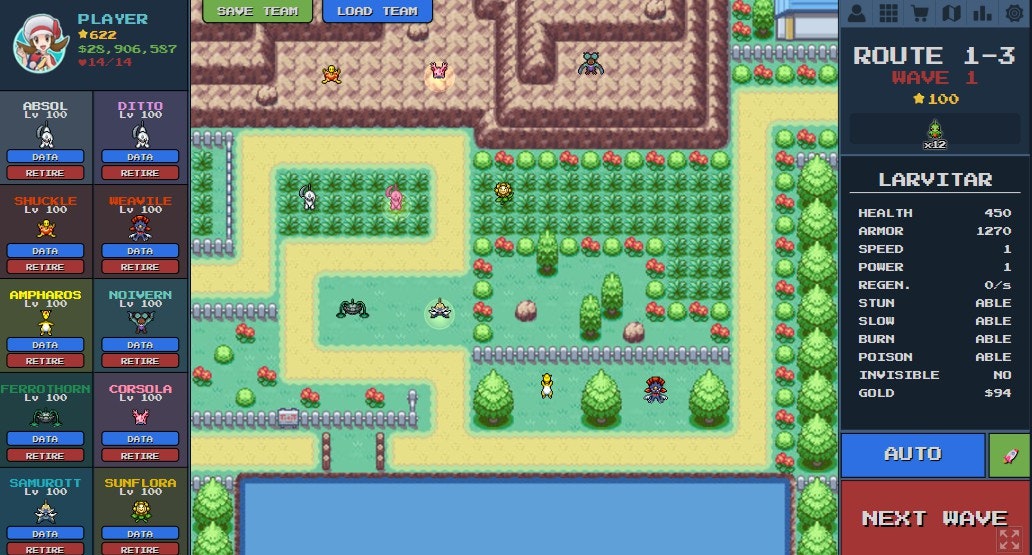
Task: Retire Corsola from the team
Action: click(x=140, y=455)
